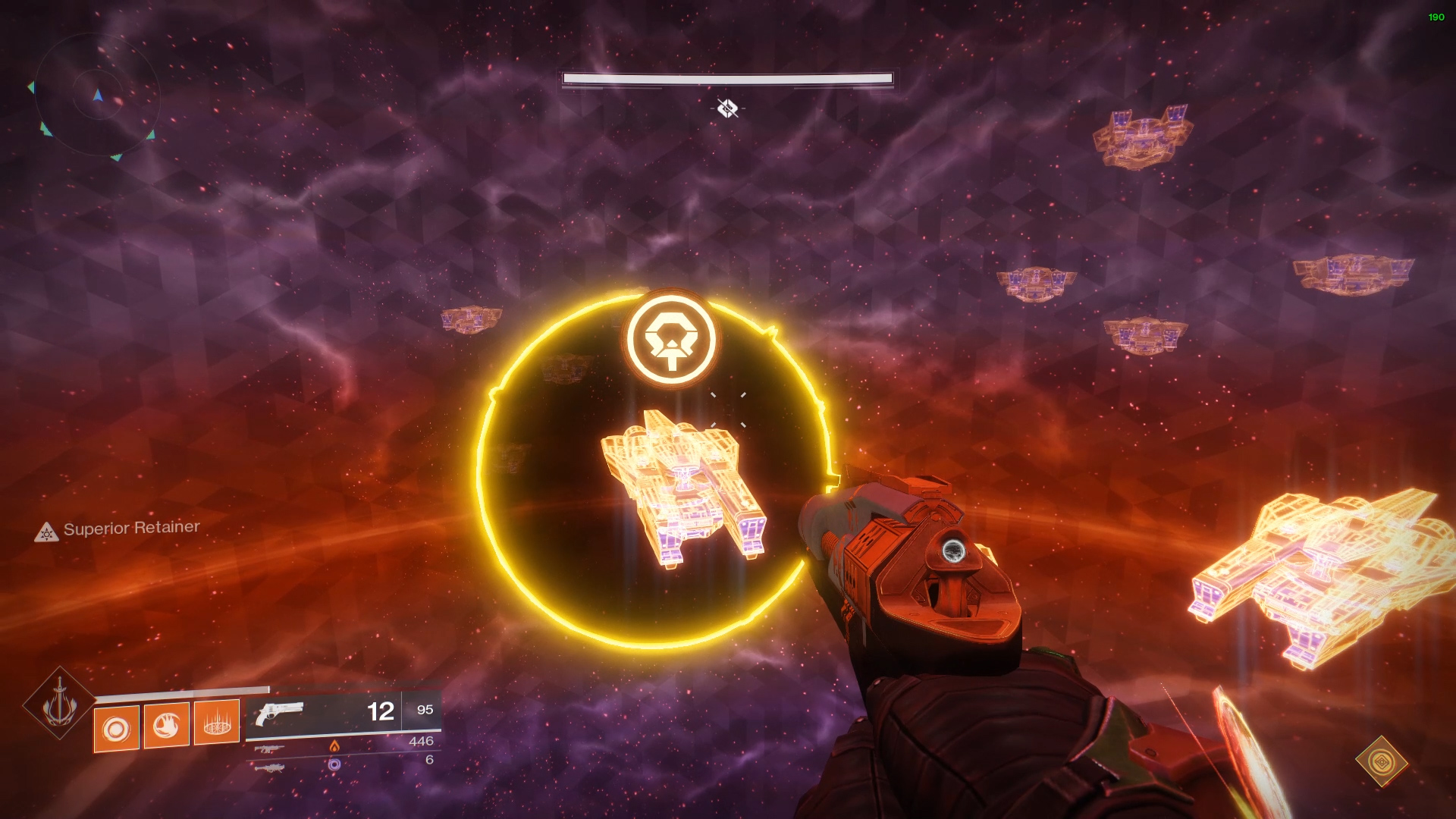Activate the rift class ability icon
This screenshot has height=819, width=1456.
pyautogui.click(x=217, y=723)
